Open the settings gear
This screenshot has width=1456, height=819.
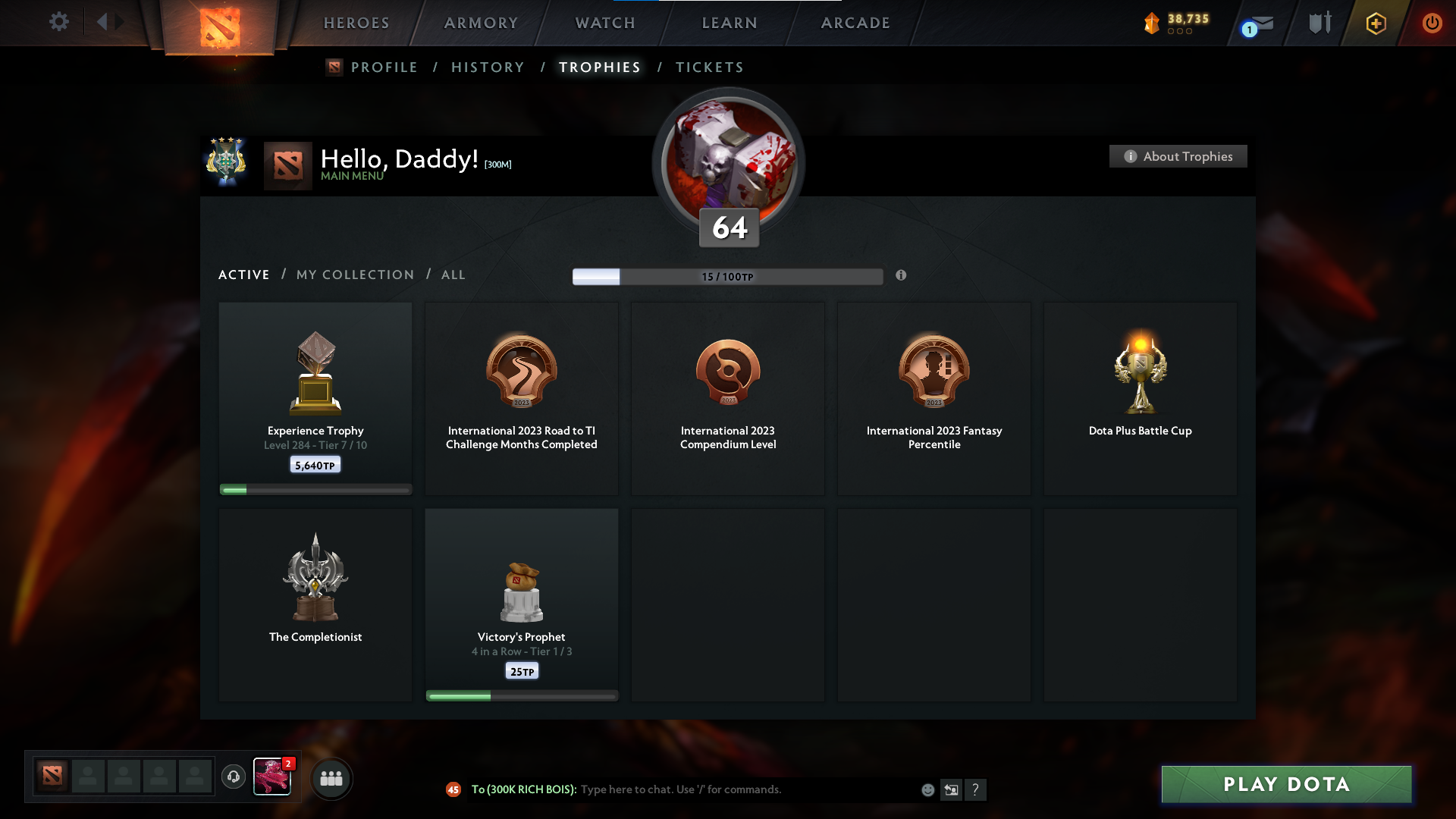tap(59, 22)
